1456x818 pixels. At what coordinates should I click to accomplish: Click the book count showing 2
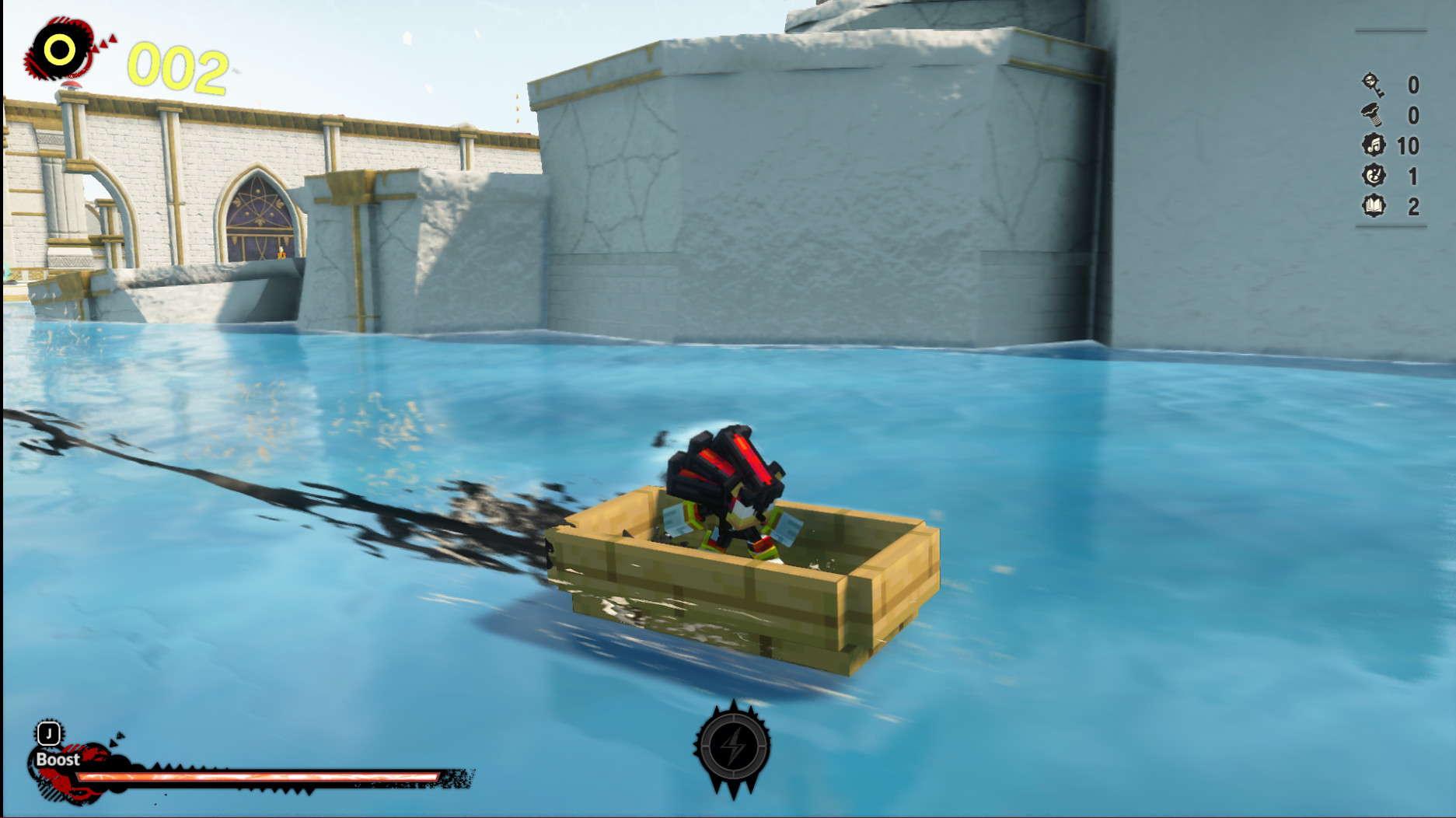[1412, 204]
